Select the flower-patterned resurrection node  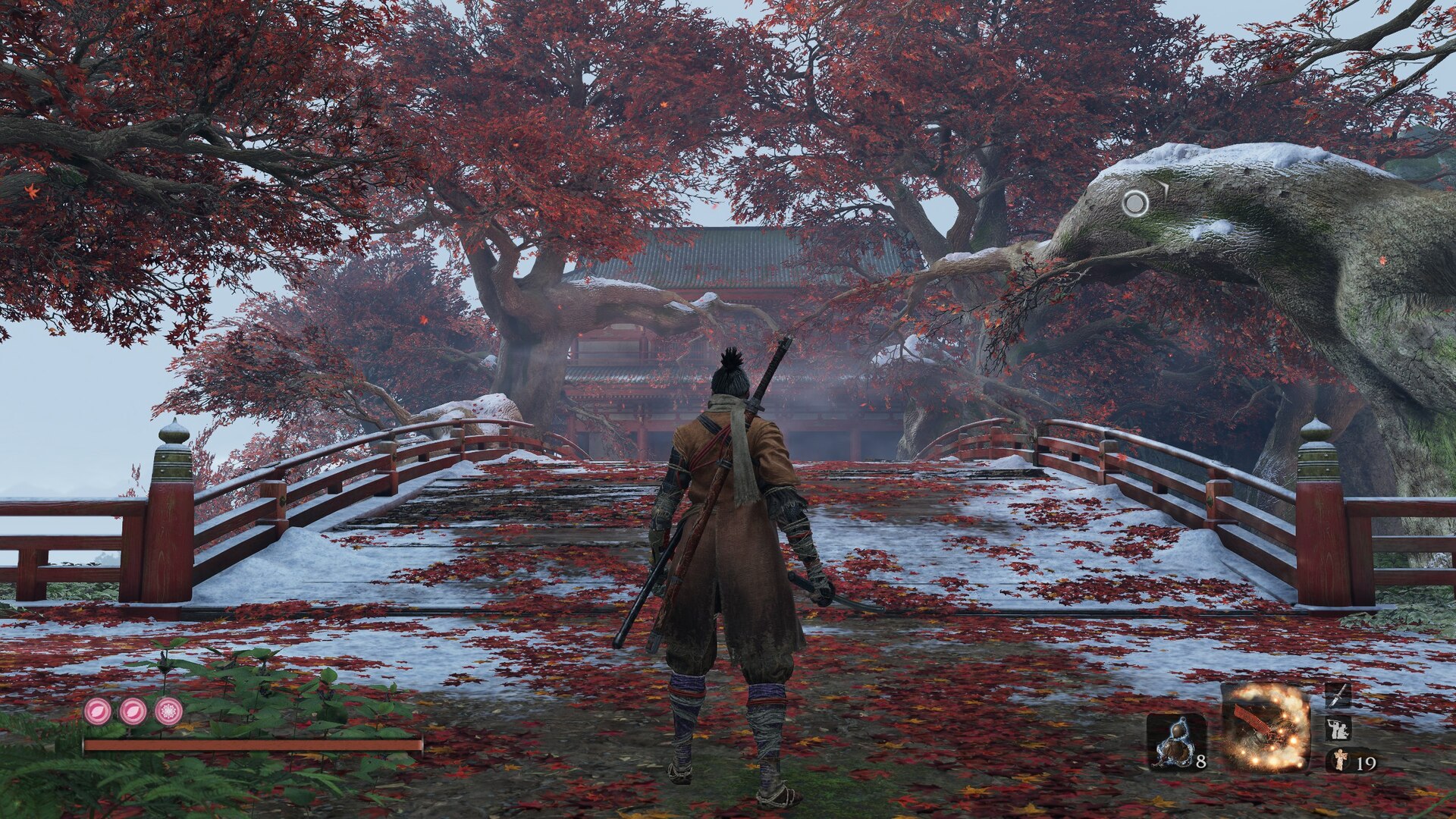tap(168, 711)
